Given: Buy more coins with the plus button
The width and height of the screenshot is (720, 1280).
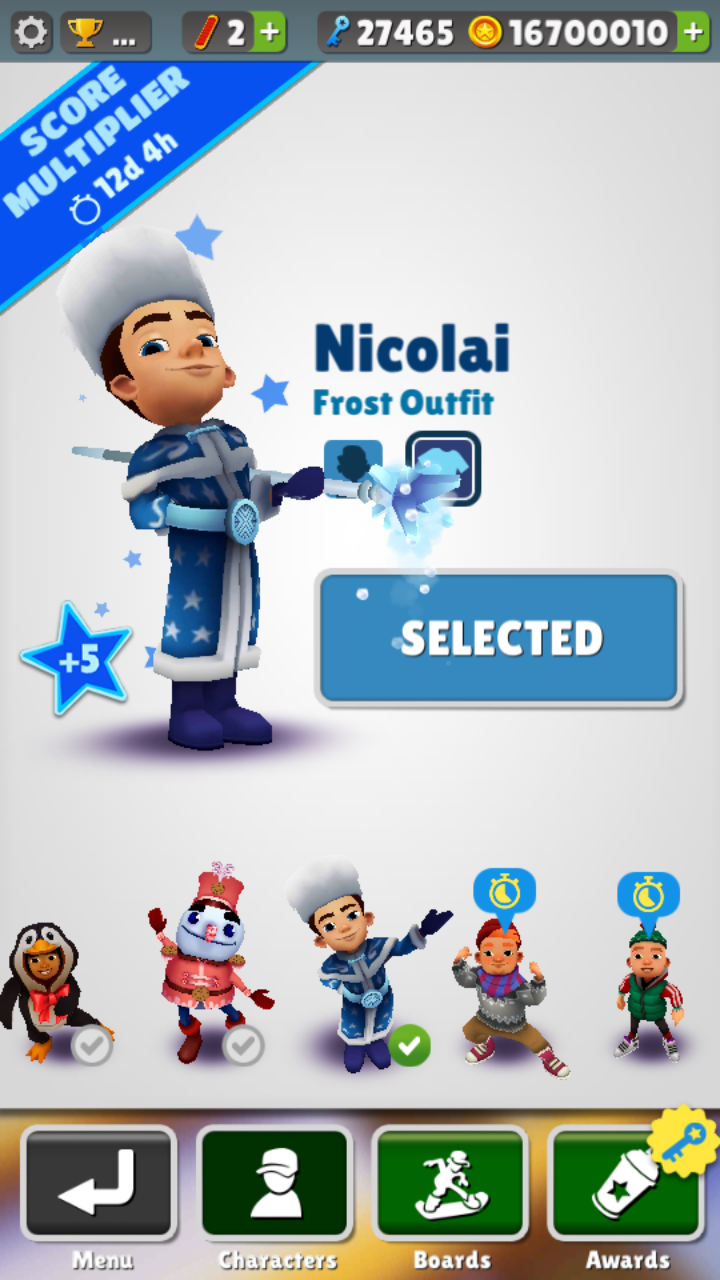Looking at the screenshot, I should [x=692, y=33].
